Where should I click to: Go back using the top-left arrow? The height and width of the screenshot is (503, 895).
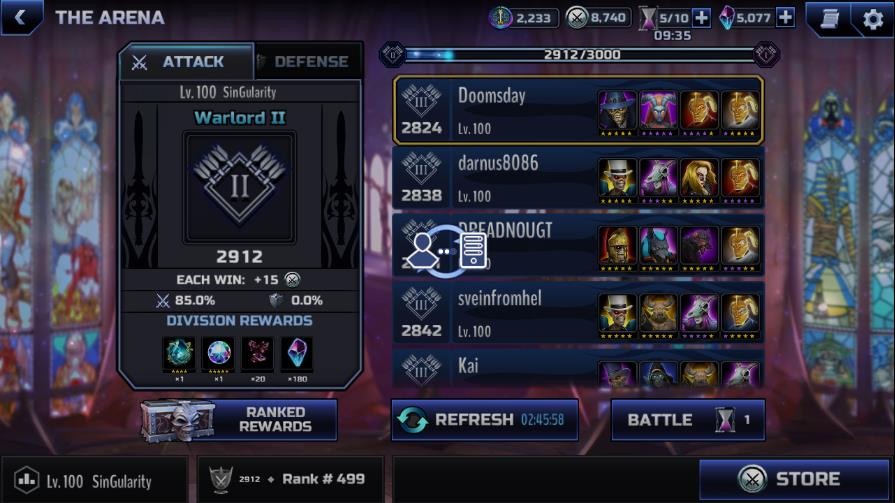21,17
